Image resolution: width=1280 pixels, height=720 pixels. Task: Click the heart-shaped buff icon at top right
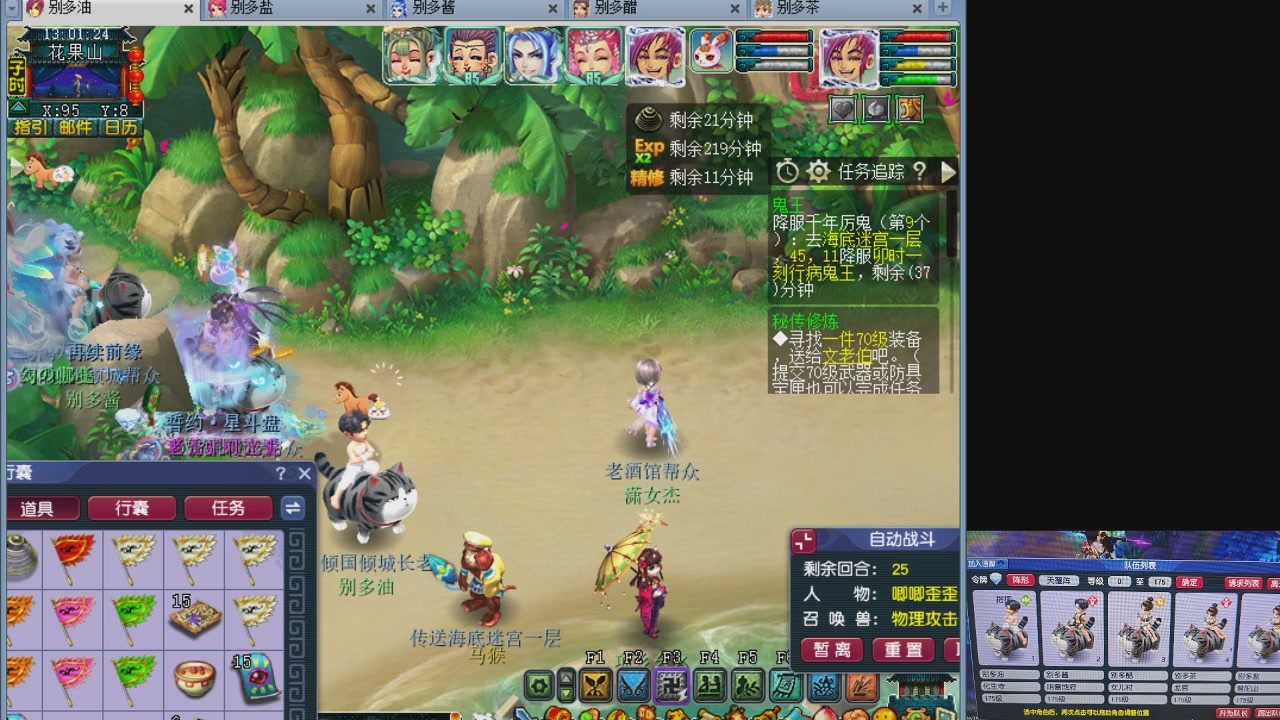[x=843, y=110]
